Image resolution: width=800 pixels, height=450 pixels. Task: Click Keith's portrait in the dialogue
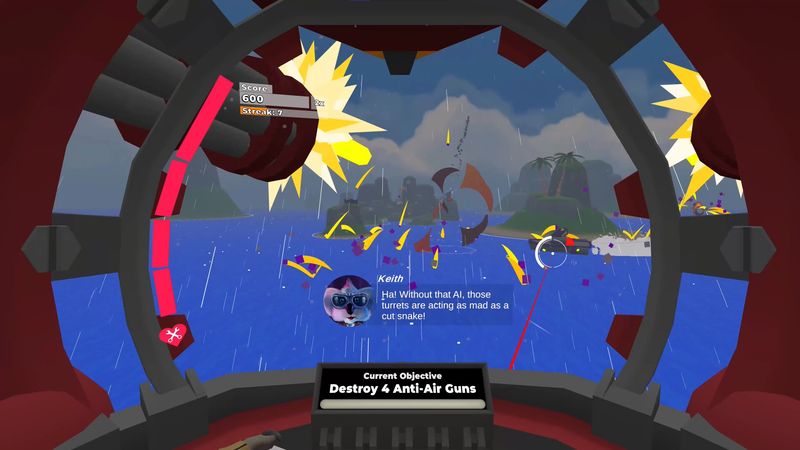pyautogui.click(x=348, y=299)
